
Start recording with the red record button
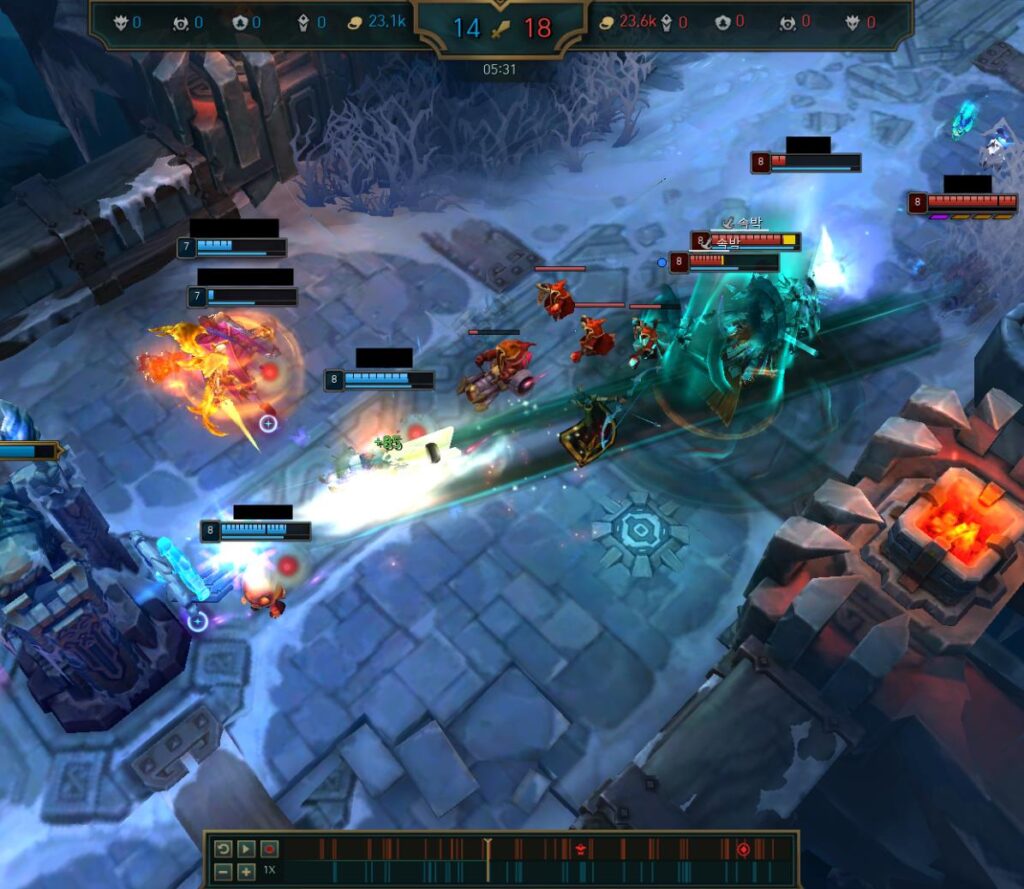[268, 849]
